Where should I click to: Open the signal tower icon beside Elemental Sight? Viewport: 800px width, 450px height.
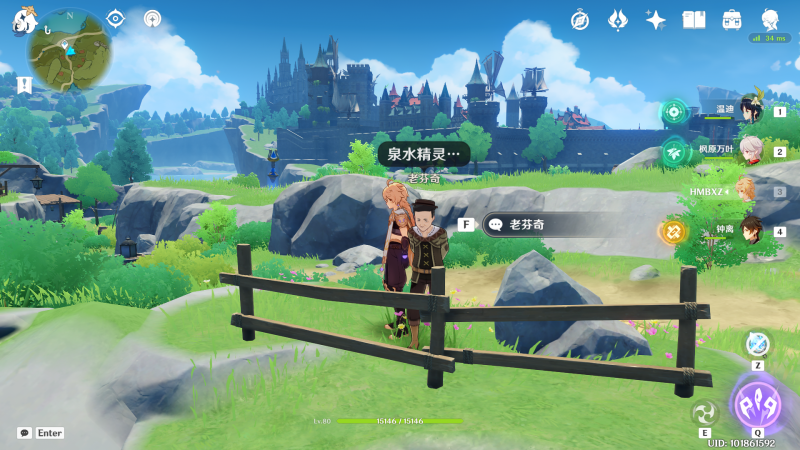click(152, 18)
